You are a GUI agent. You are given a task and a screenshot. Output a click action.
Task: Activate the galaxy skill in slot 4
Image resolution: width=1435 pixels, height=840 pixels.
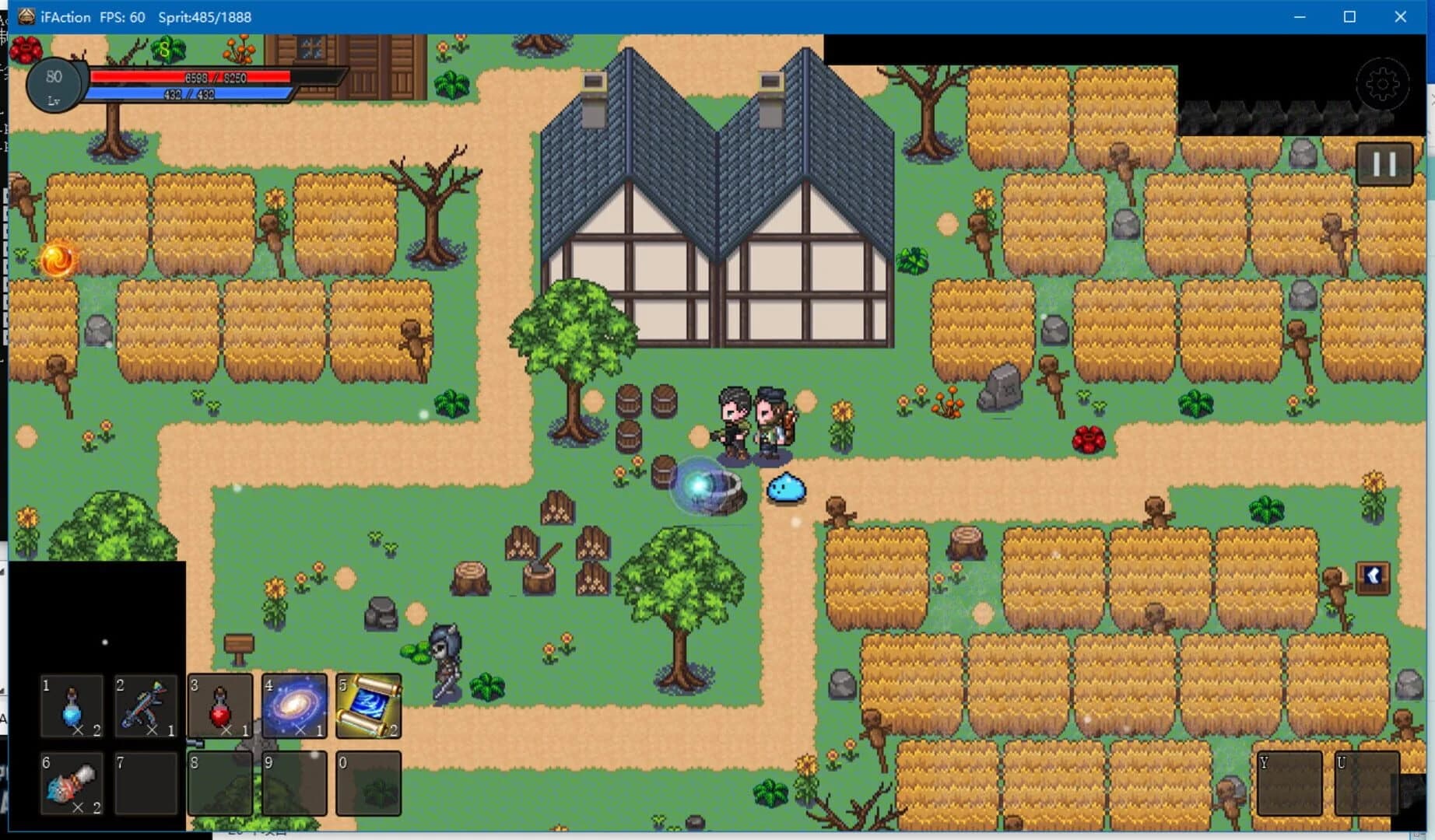[294, 706]
